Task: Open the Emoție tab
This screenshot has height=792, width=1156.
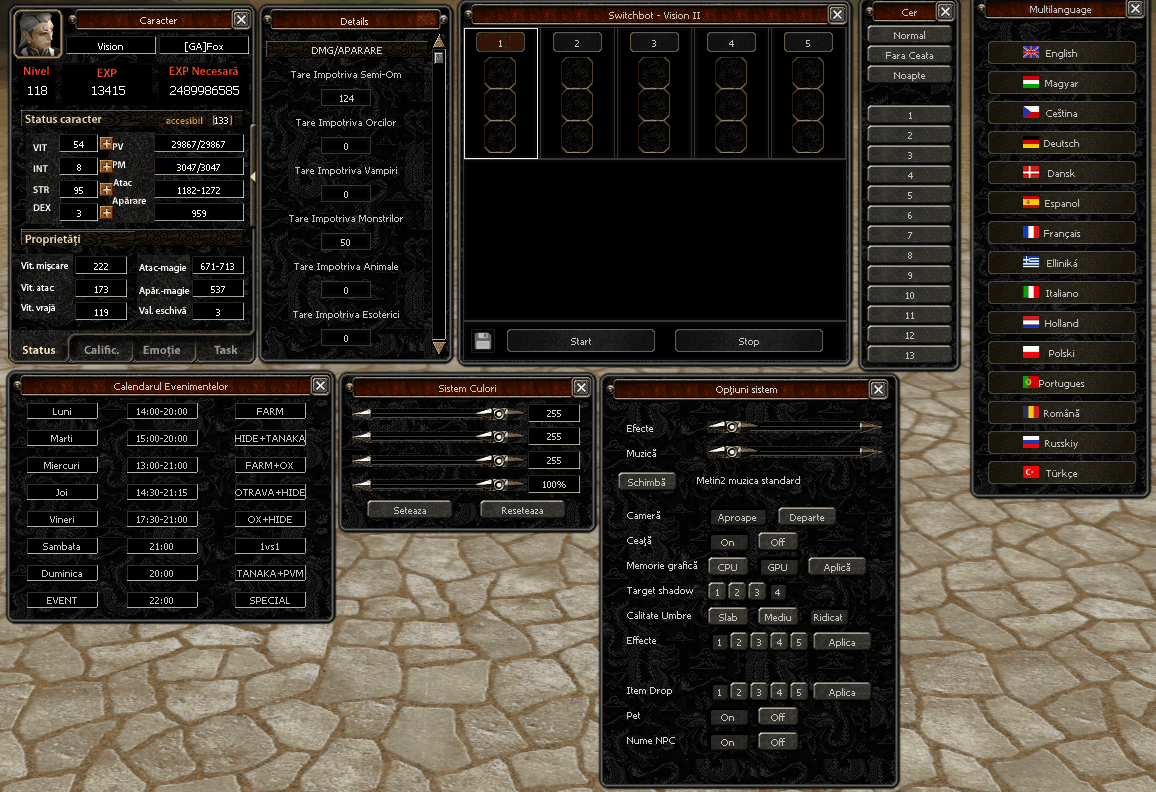Action: [161, 350]
